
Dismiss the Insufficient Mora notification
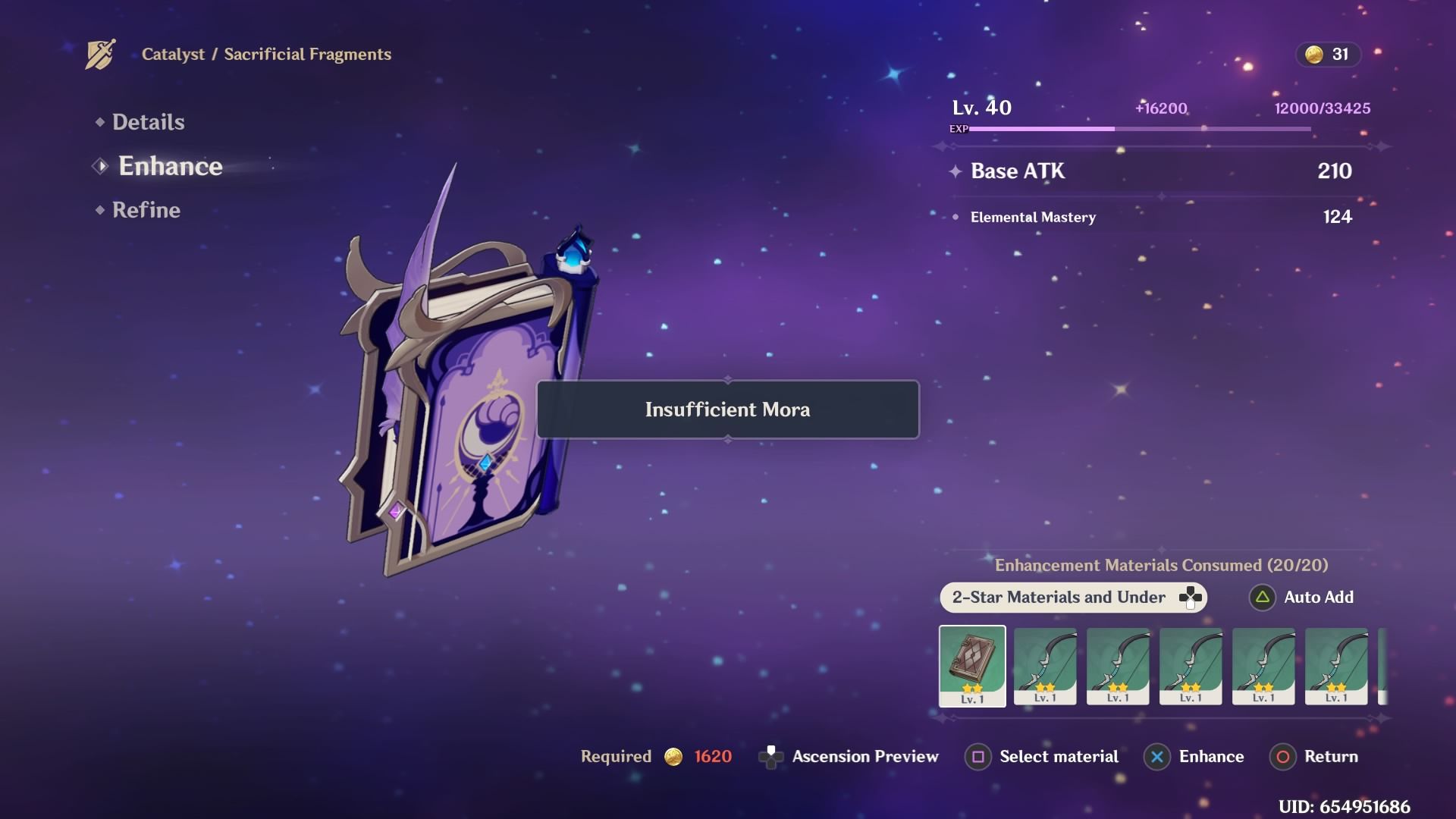click(x=726, y=409)
